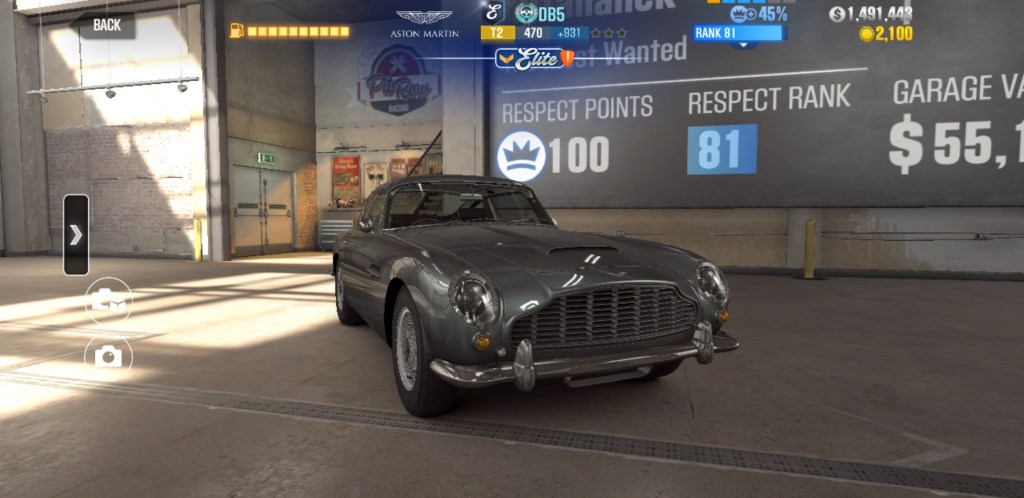This screenshot has height=498, width=1024.
Task: Open the cash balance shop
Action: [x=870, y=14]
